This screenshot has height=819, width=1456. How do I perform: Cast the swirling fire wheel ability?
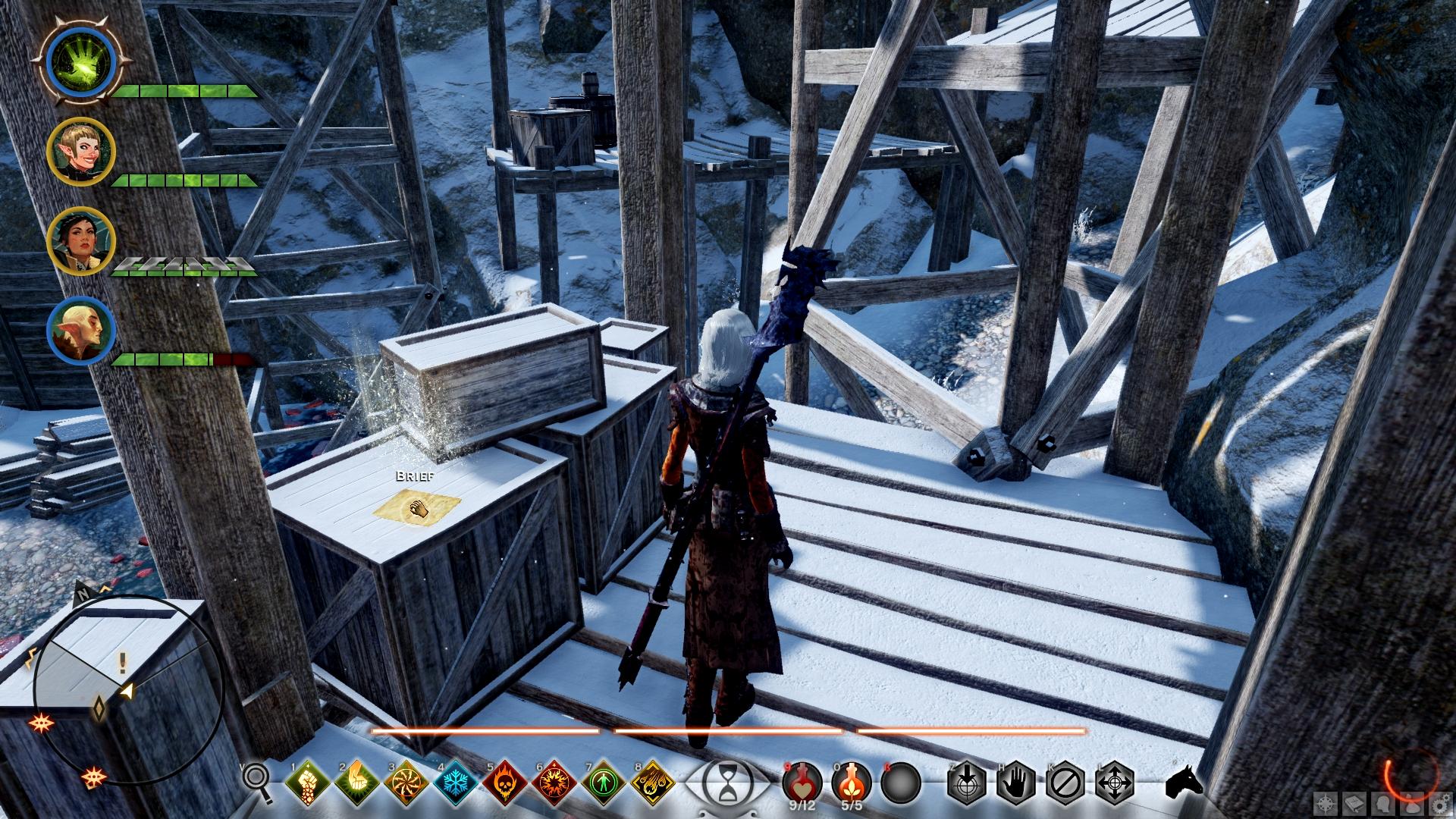tap(404, 782)
